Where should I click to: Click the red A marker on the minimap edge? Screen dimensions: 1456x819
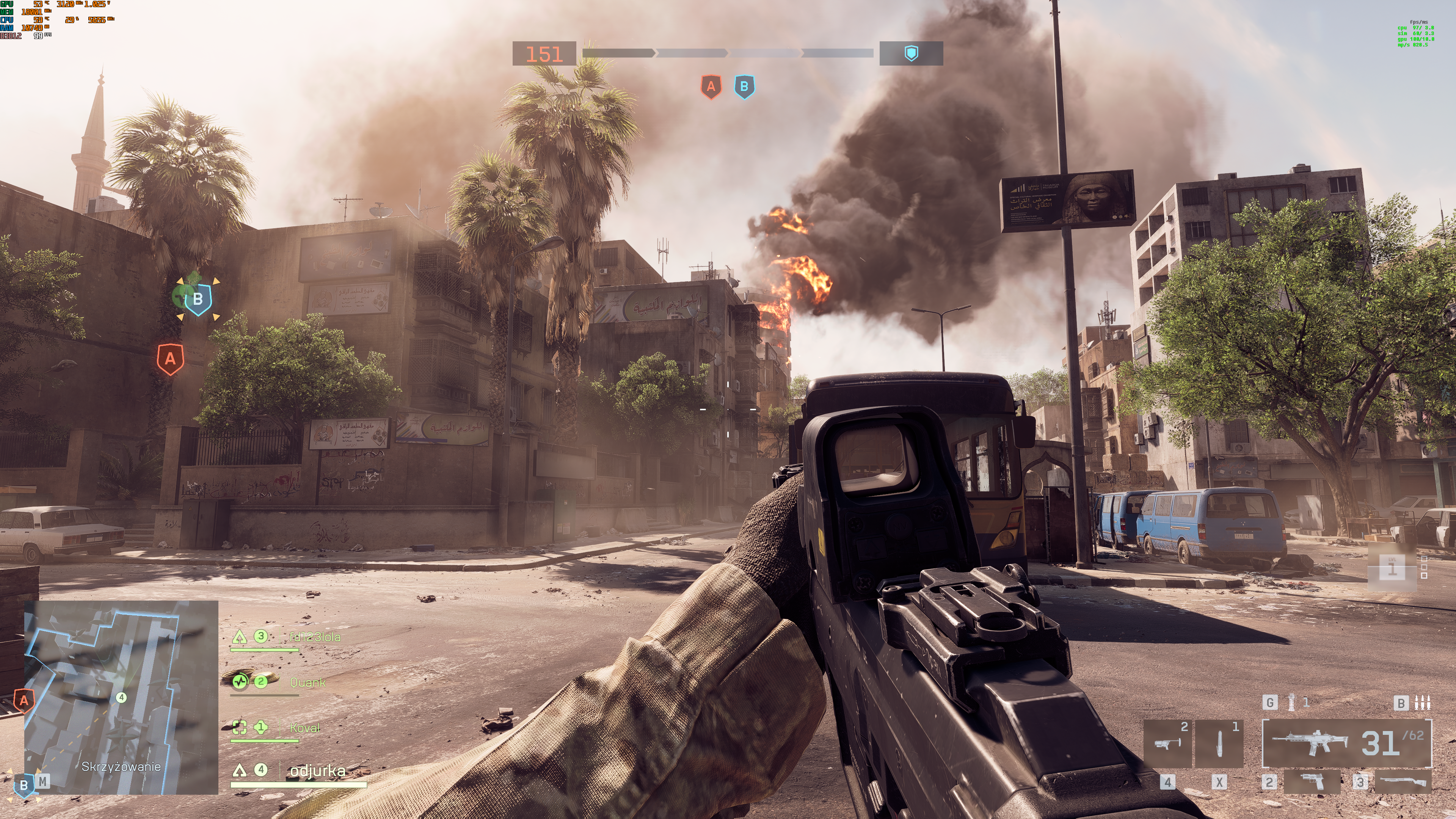24,701
